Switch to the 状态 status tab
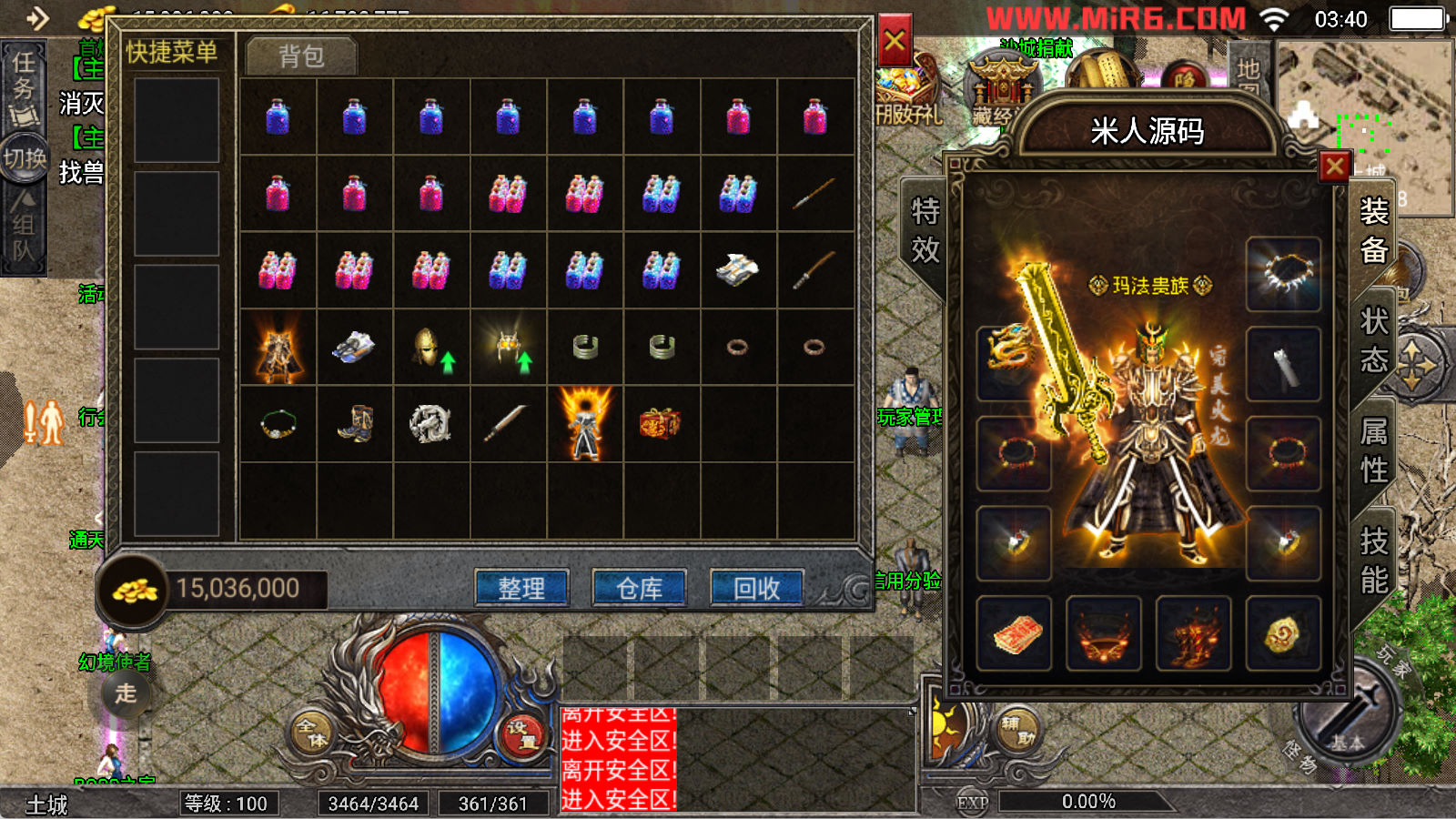 1374,340
